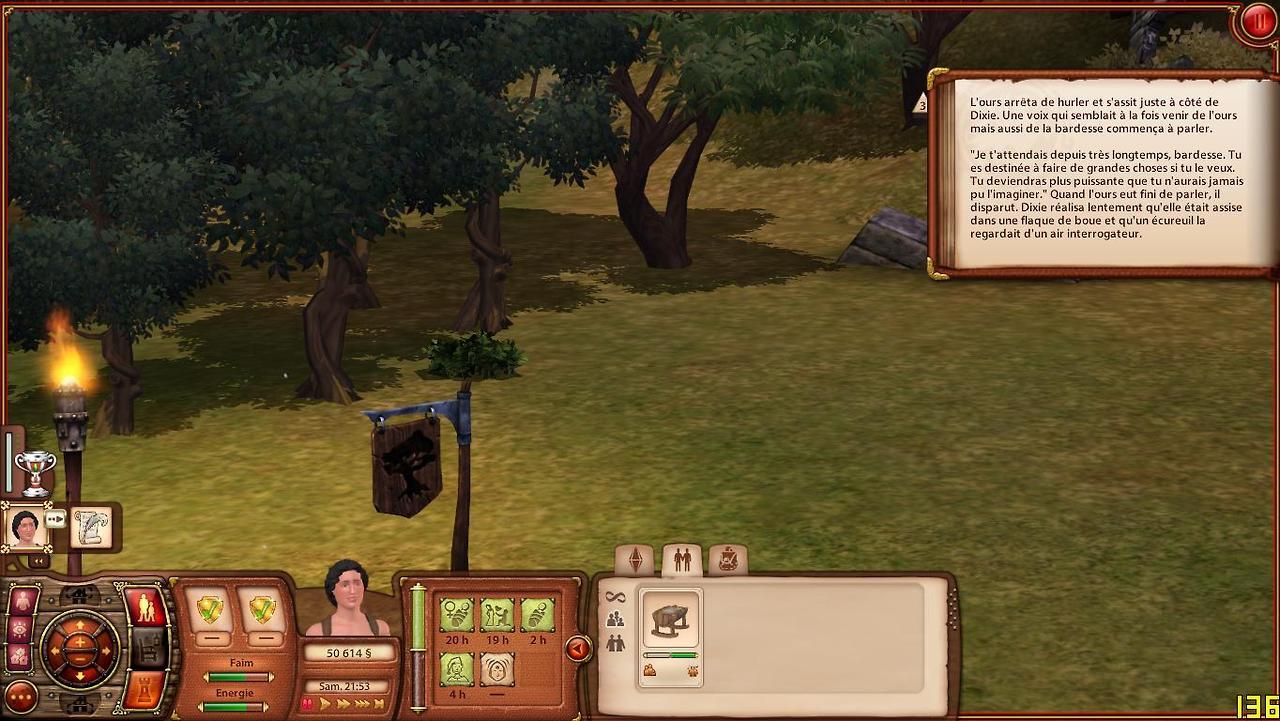The height and width of the screenshot is (721, 1280).
Task: Select the 20 h pregnancy buff icon
Action: click(x=457, y=614)
